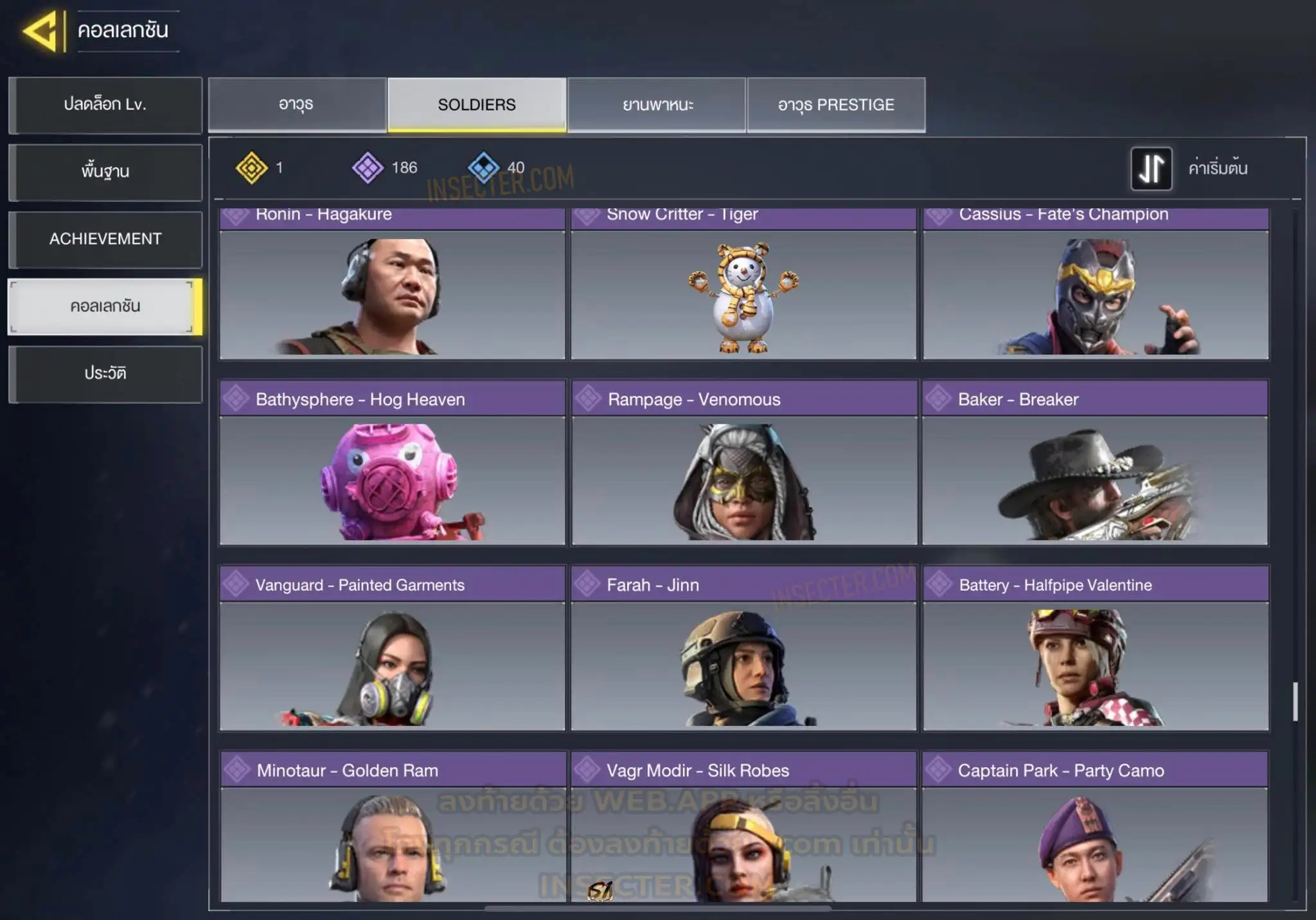Open the ACHIEVEMENT section
This screenshot has height=920, width=1316.
pos(105,239)
